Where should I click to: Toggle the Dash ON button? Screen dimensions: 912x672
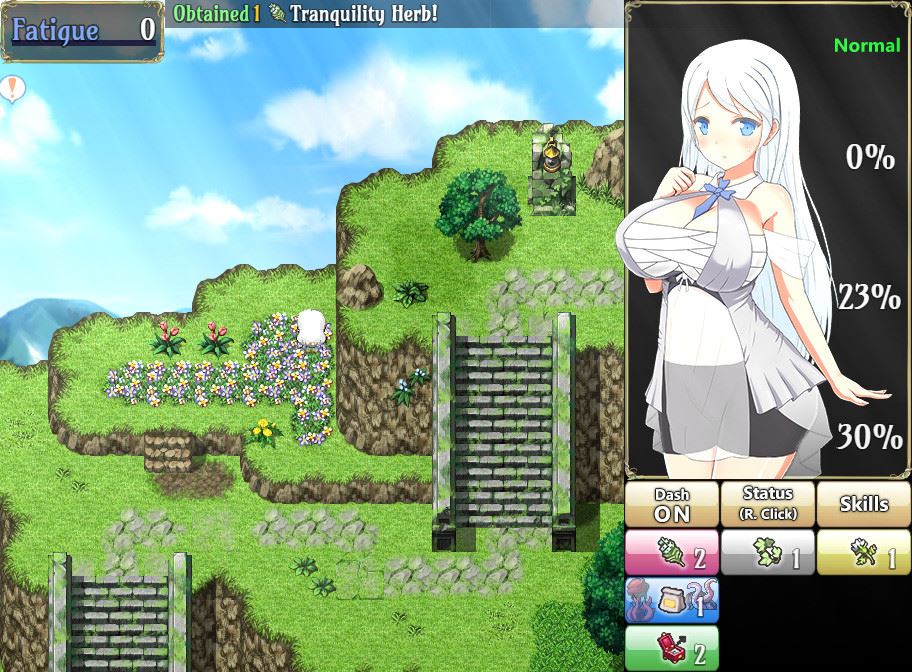click(672, 504)
